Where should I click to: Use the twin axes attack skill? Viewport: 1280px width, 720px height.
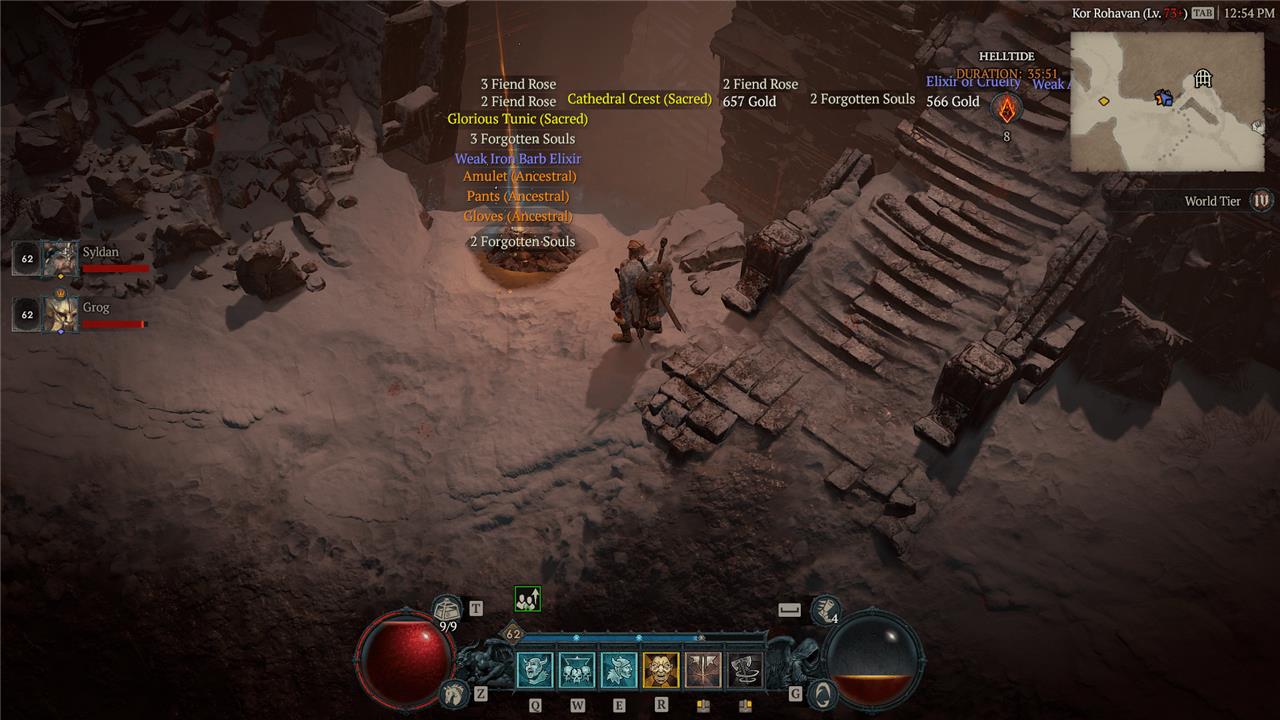point(703,670)
